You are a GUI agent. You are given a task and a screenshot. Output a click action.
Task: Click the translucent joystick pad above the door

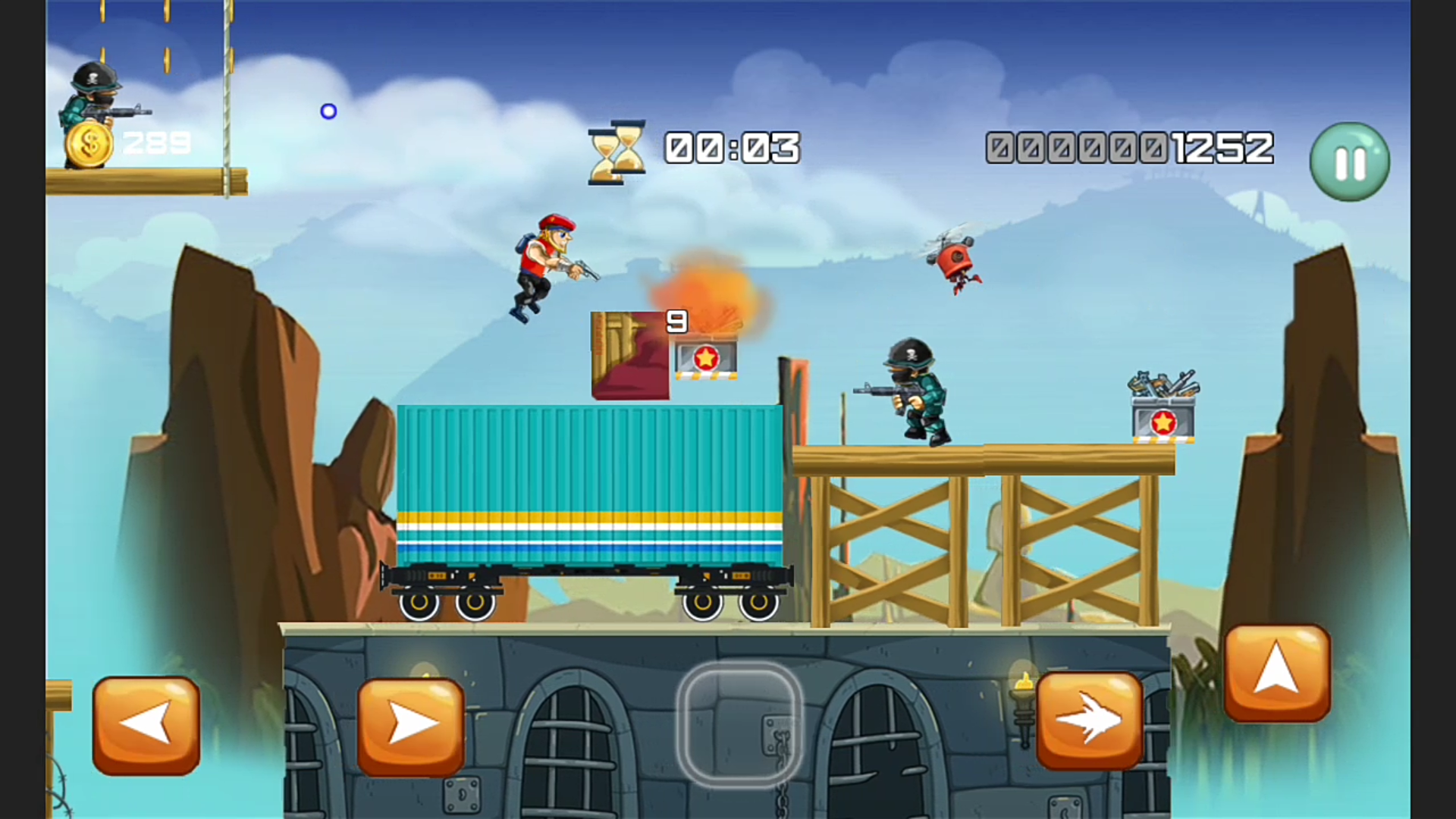click(739, 724)
